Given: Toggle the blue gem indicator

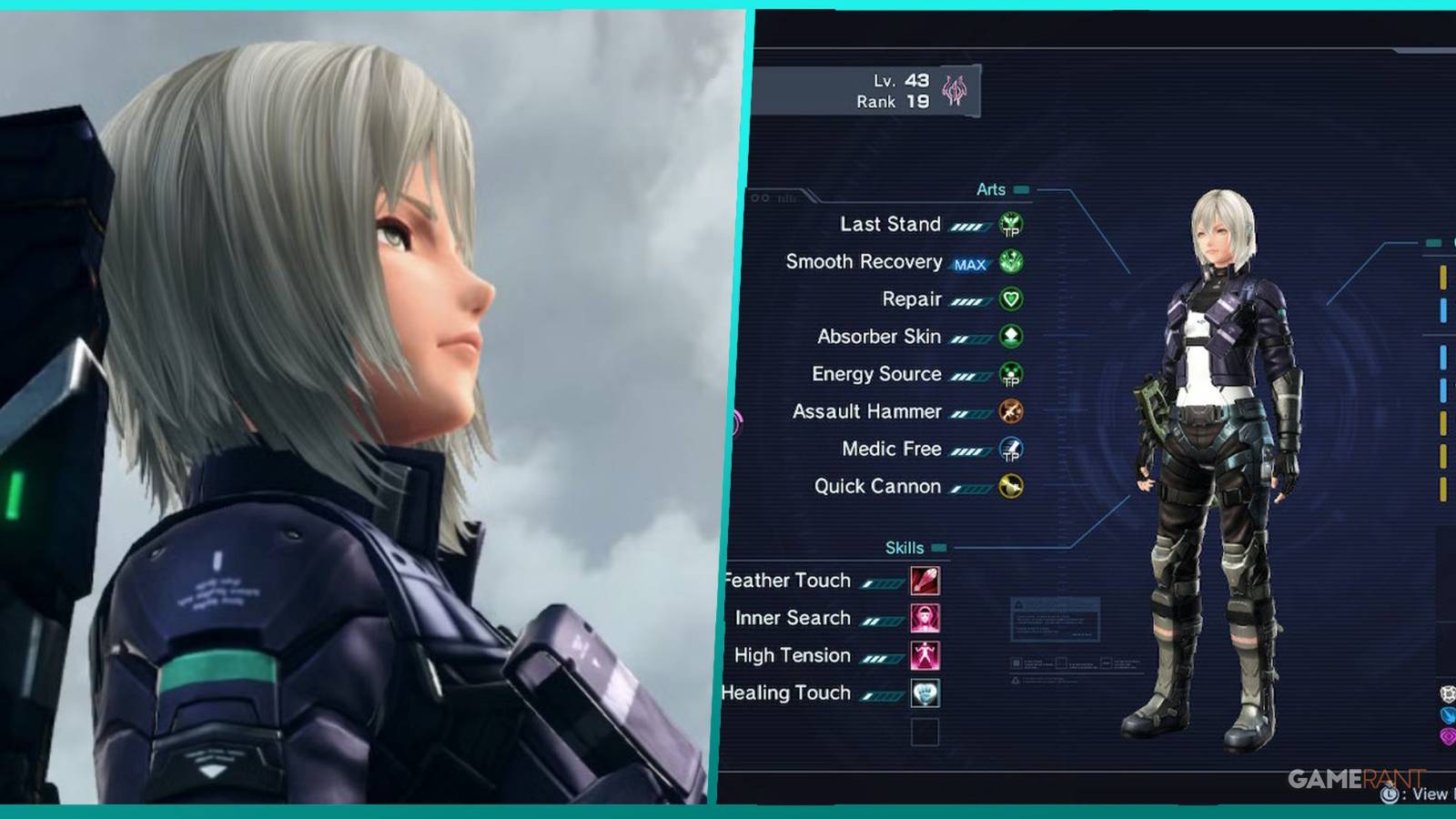Looking at the screenshot, I should [1449, 716].
